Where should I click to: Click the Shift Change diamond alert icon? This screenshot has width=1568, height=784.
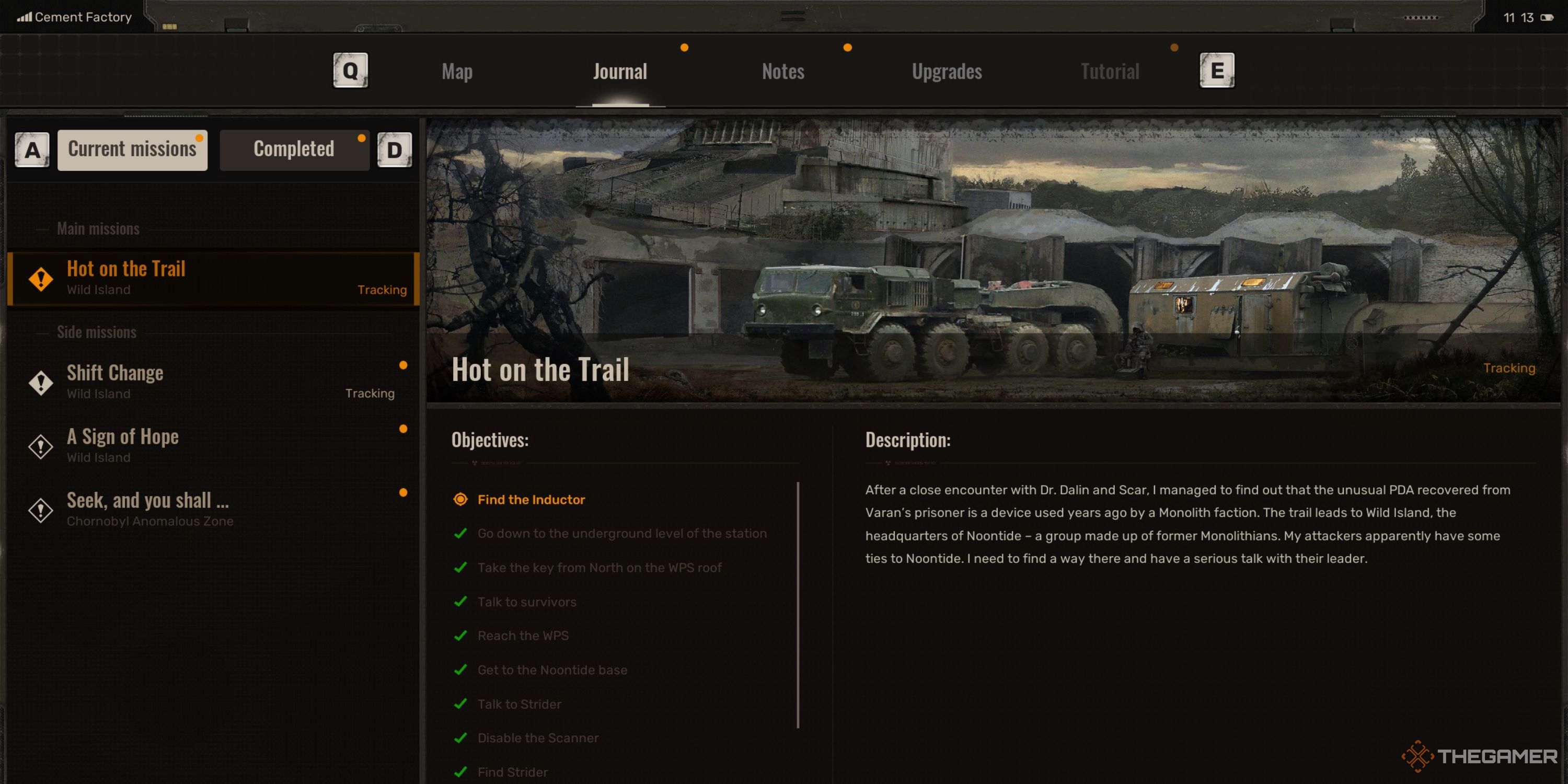[40, 382]
